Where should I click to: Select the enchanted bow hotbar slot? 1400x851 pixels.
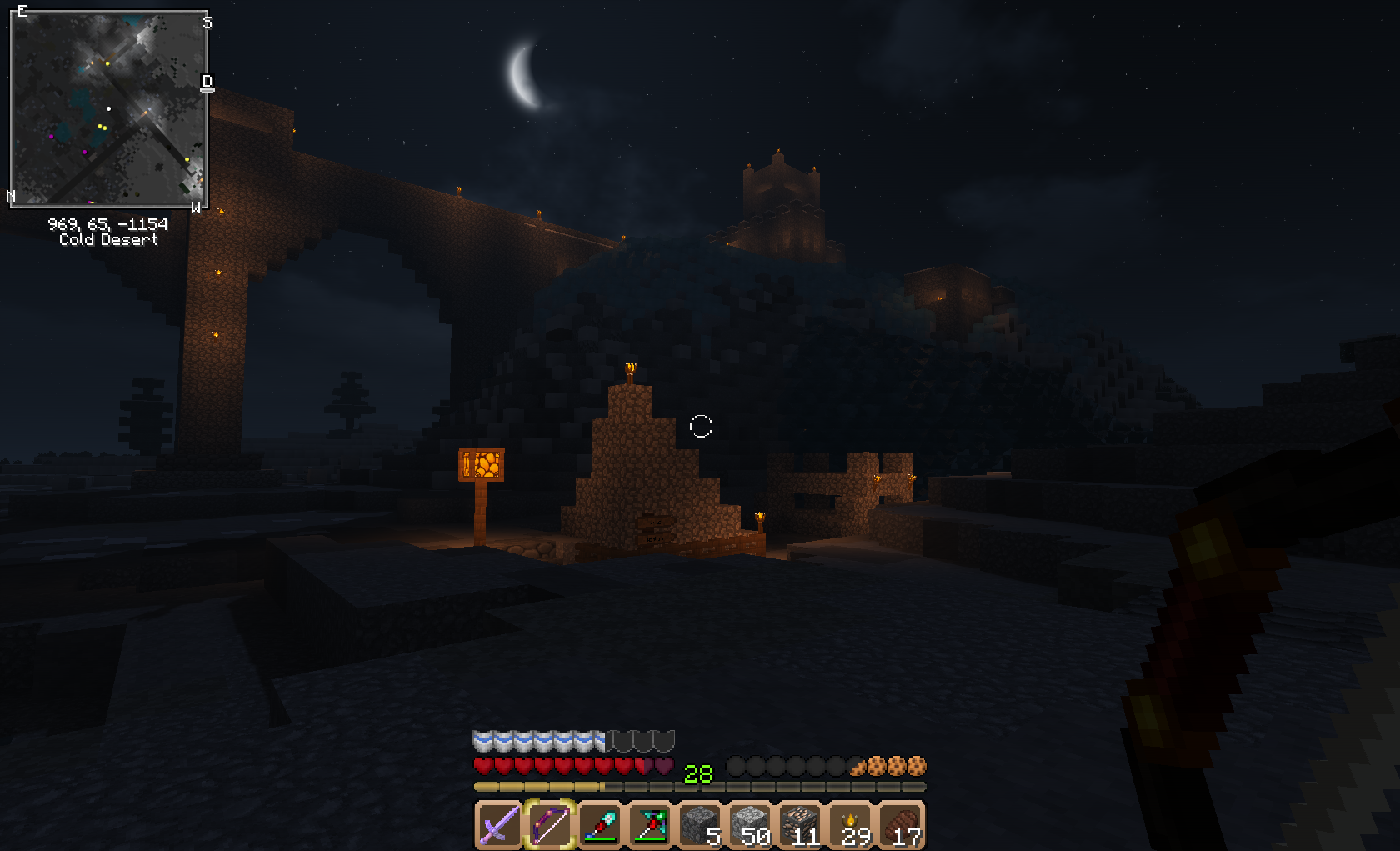click(550, 825)
